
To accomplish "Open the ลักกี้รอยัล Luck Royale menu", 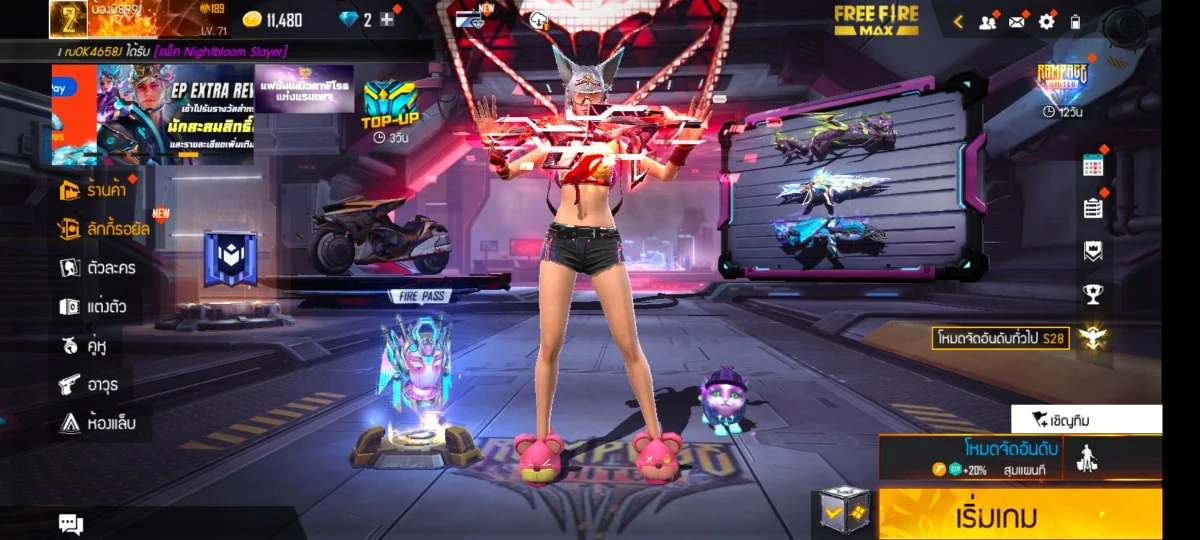I will (x=103, y=229).
